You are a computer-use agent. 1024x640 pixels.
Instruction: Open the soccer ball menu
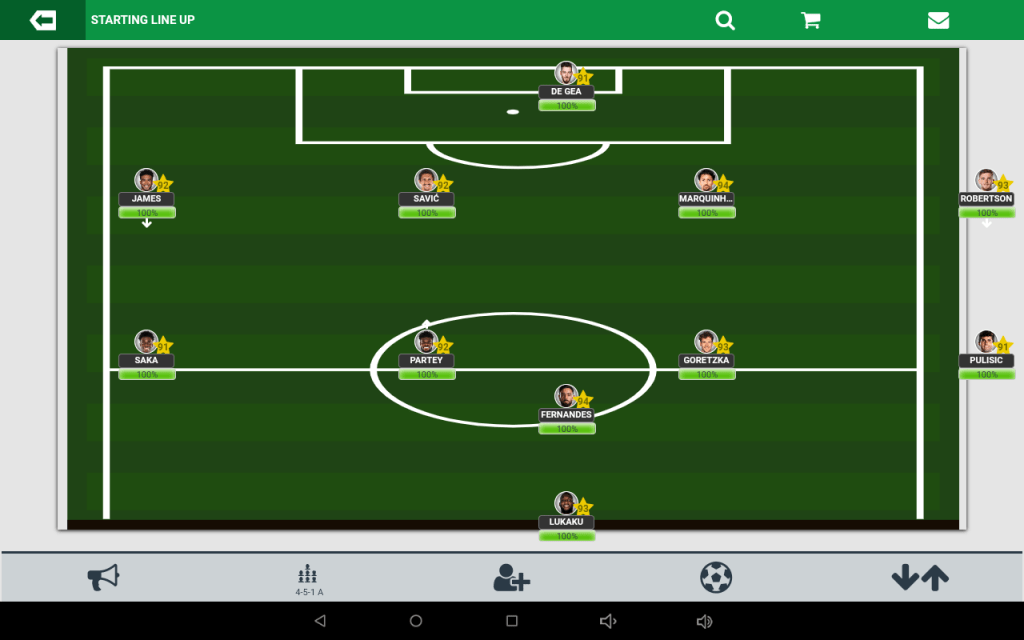click(716, 577)
